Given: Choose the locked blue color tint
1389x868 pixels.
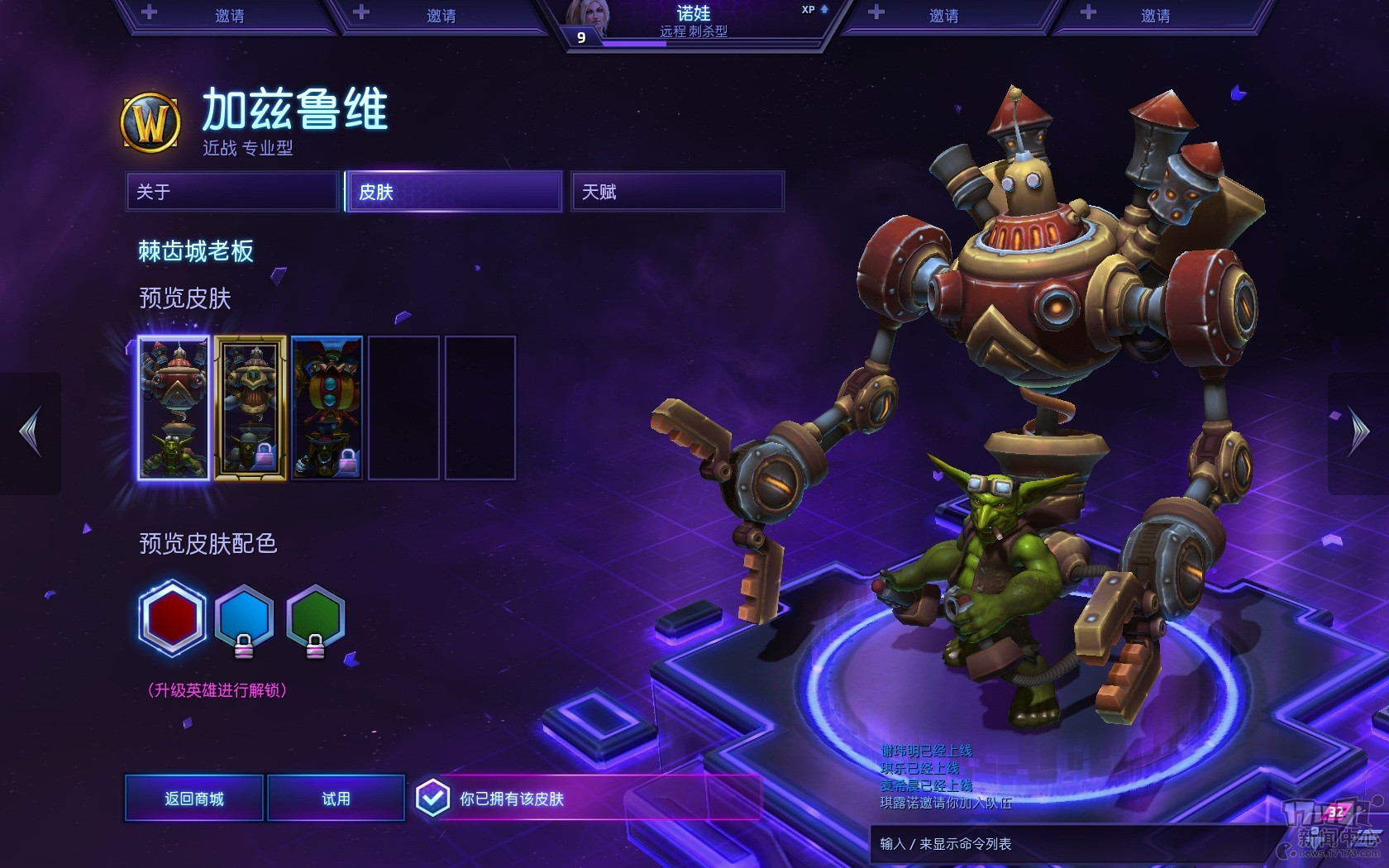Looking at the screenshot, I should pos(244,618).
